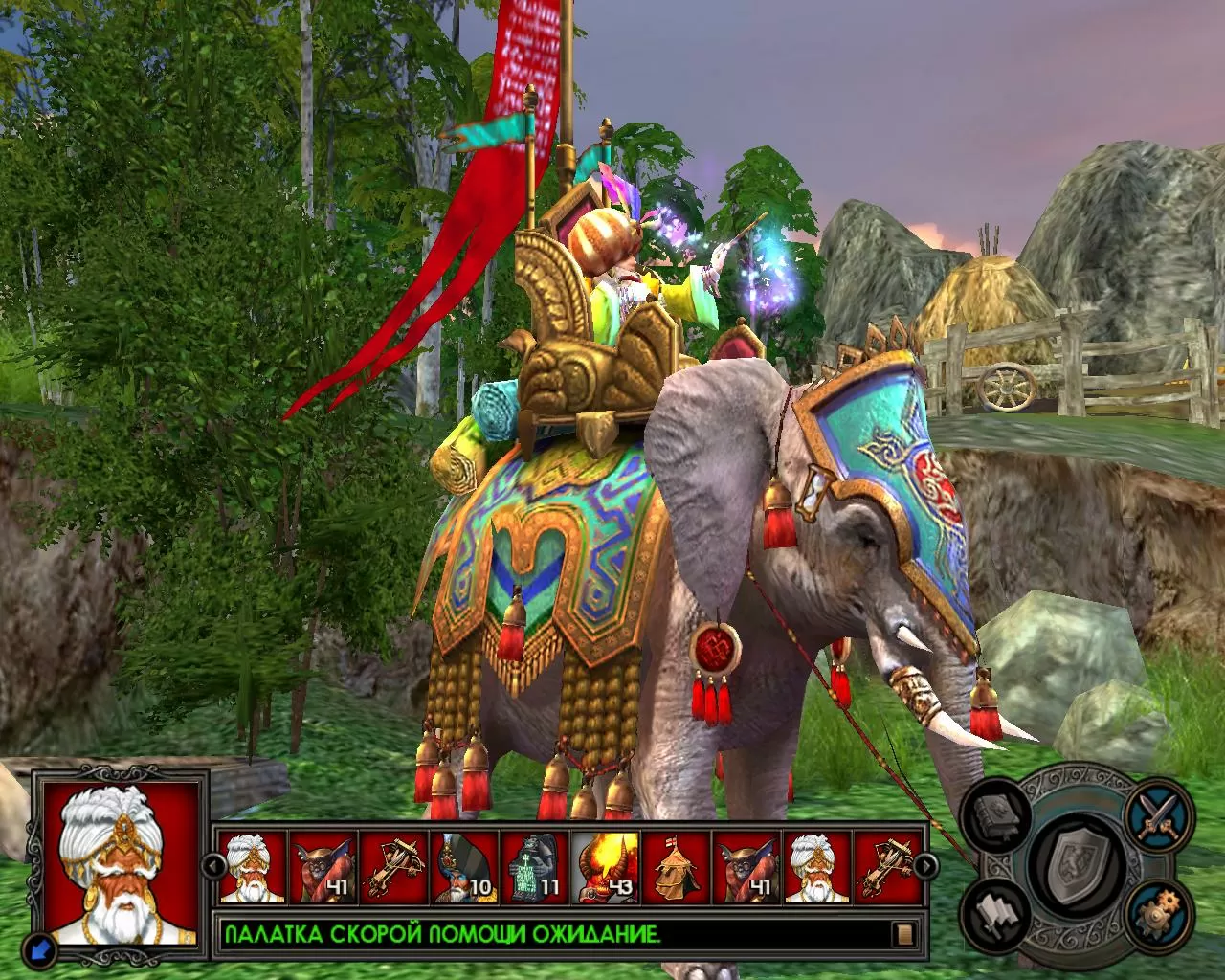Image resolution: width=1225 pixels, height=980 pixels.
Task: Open the combat log scroll button
Action: pos(902,934)
